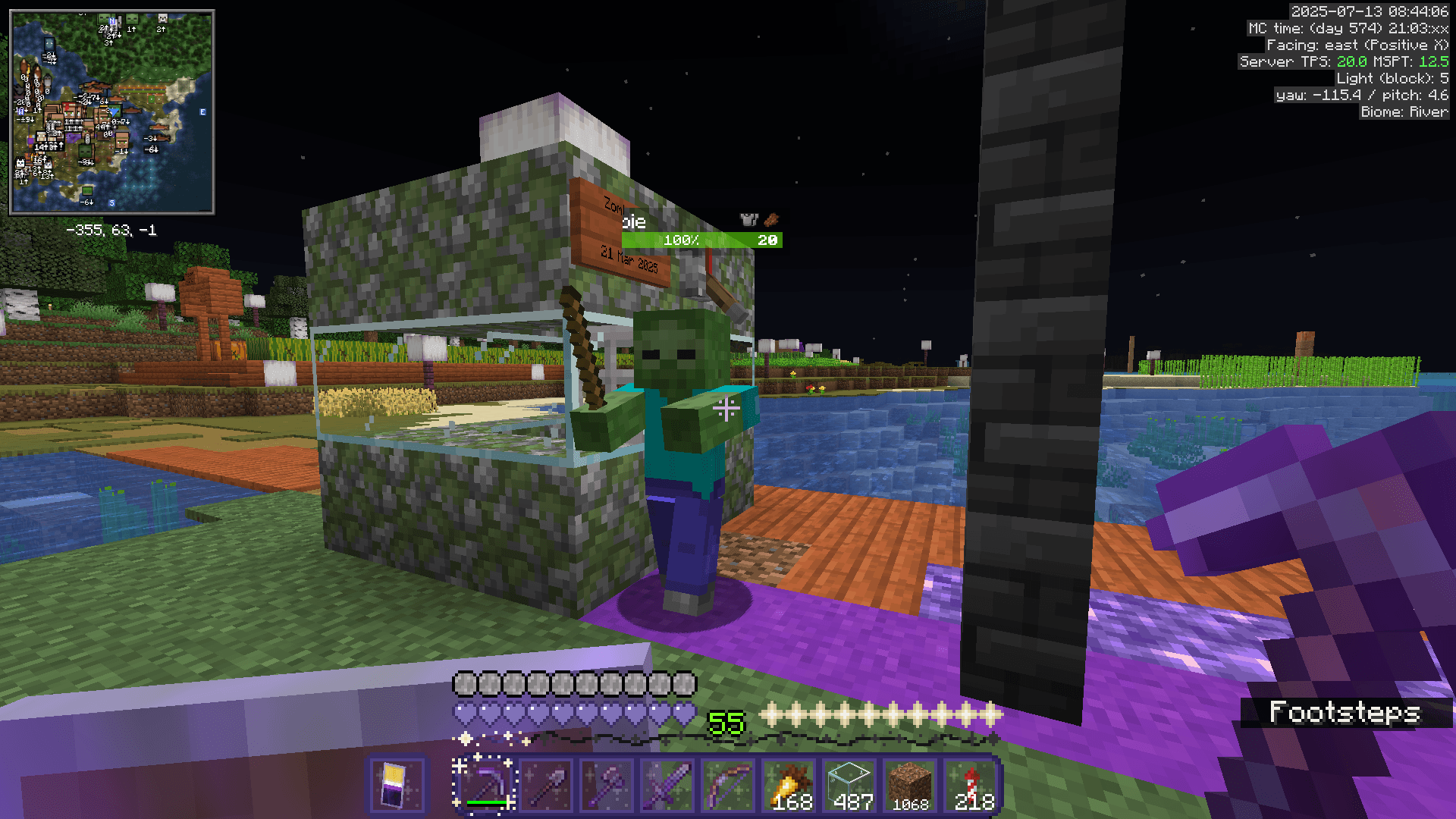Click the N compass marker on the minimap
Viewport: 1456px width, 819px height.
(x=111, y=20)
